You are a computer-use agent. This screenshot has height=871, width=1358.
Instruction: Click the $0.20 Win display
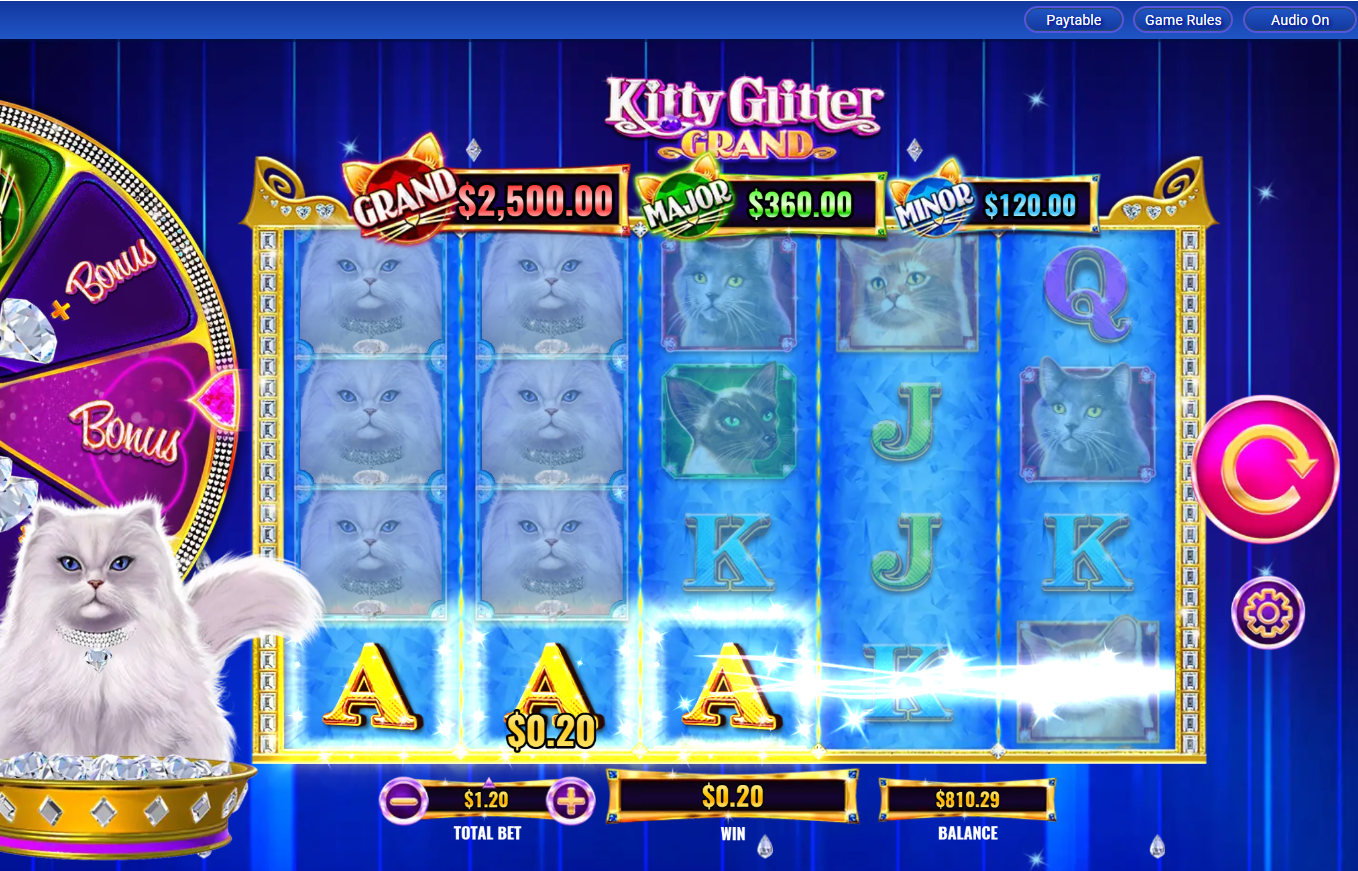[x=733, y=797]
